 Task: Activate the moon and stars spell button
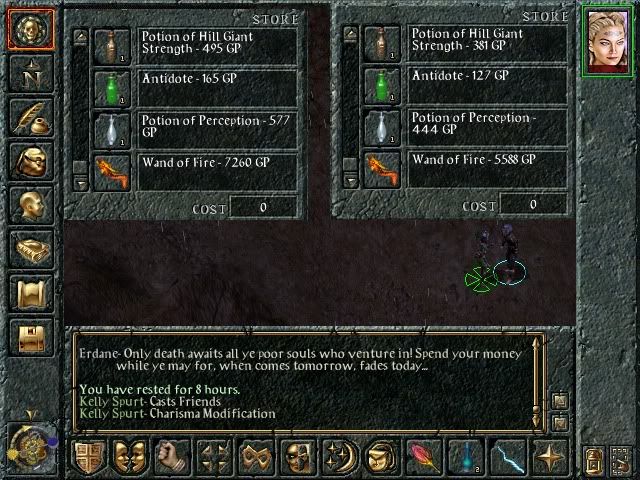click(x=340, y=456)
